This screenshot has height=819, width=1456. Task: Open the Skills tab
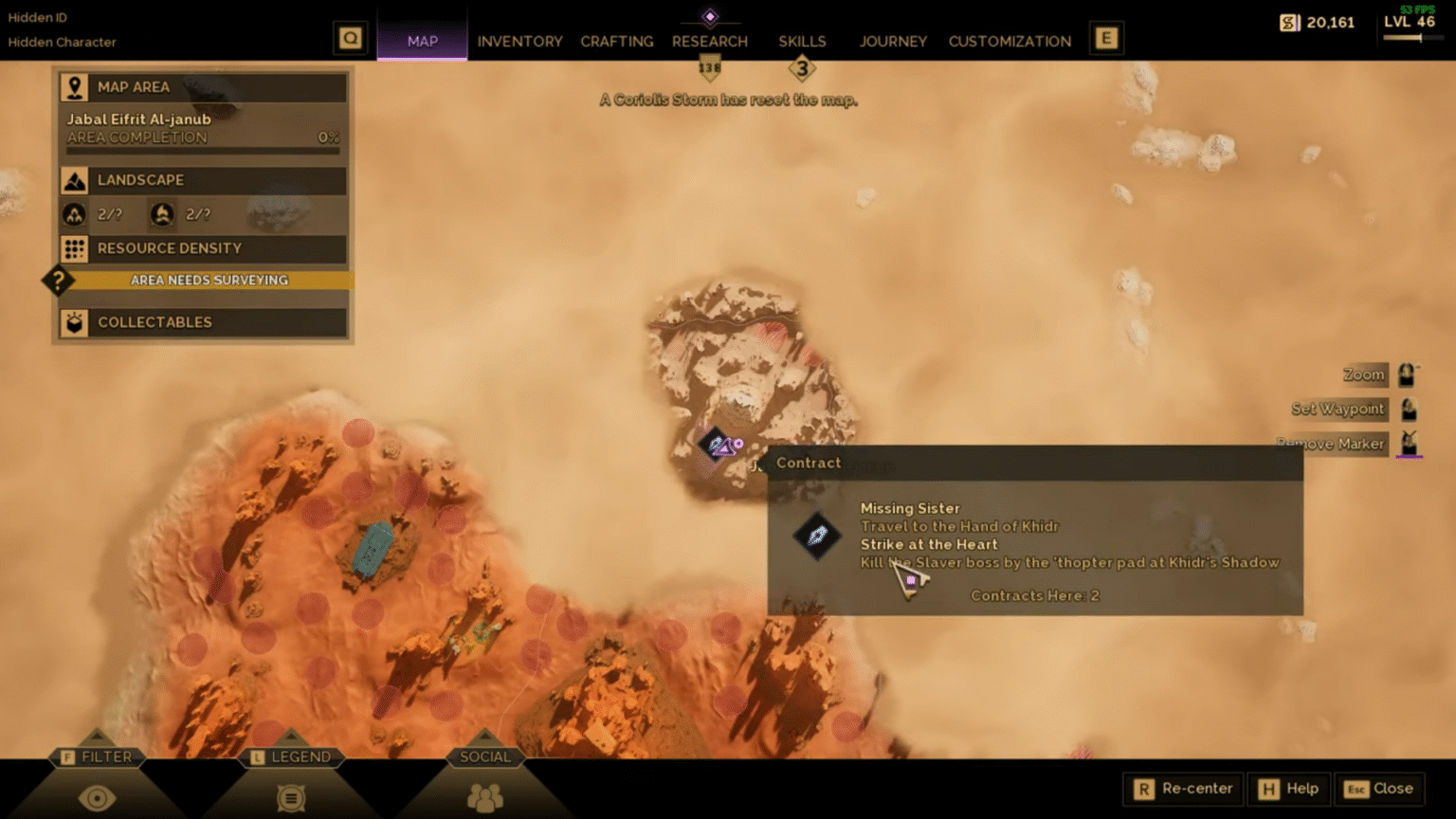tap(801, 41)
